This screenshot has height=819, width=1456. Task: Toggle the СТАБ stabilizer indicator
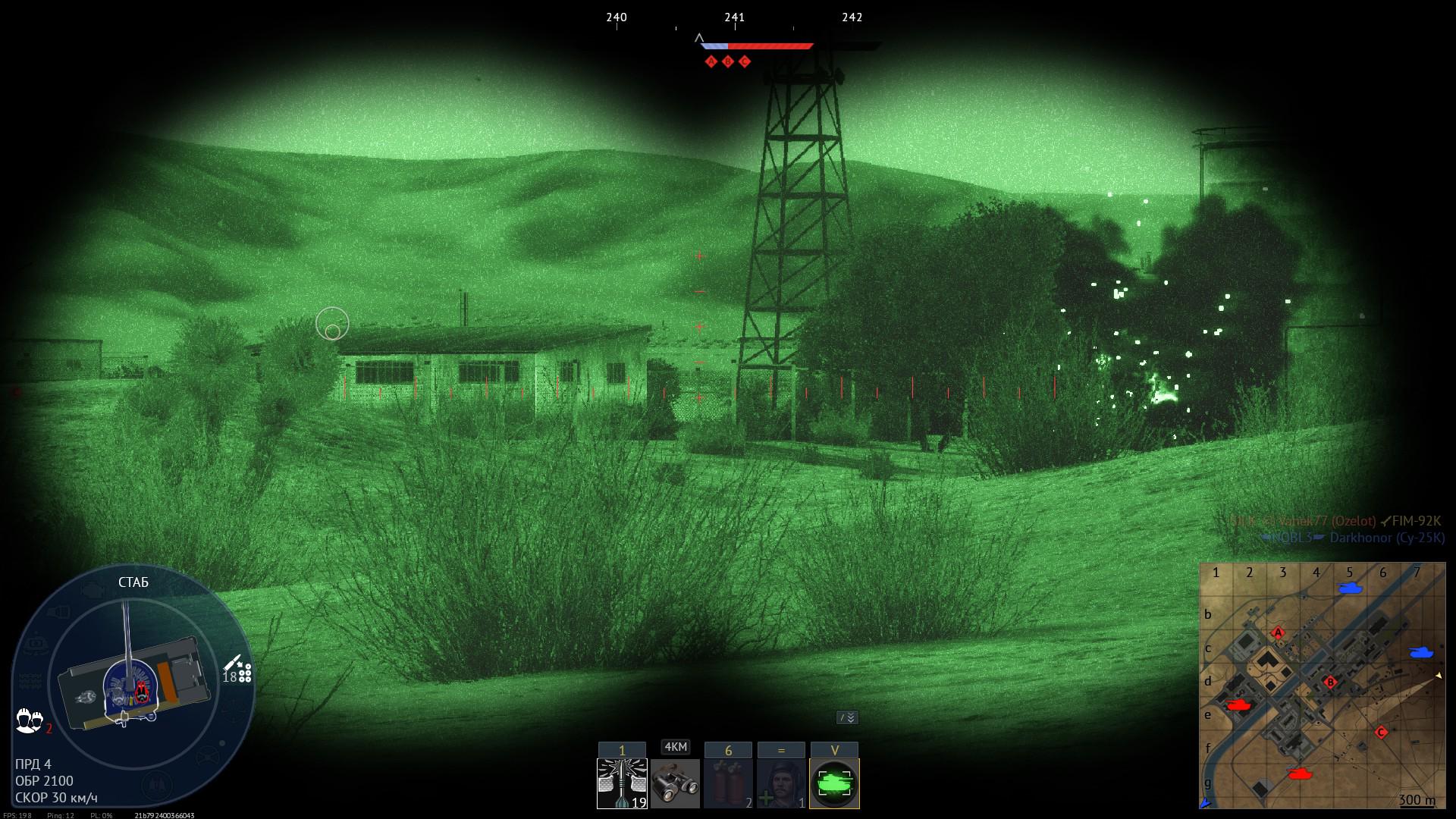[x=134, y=582]
